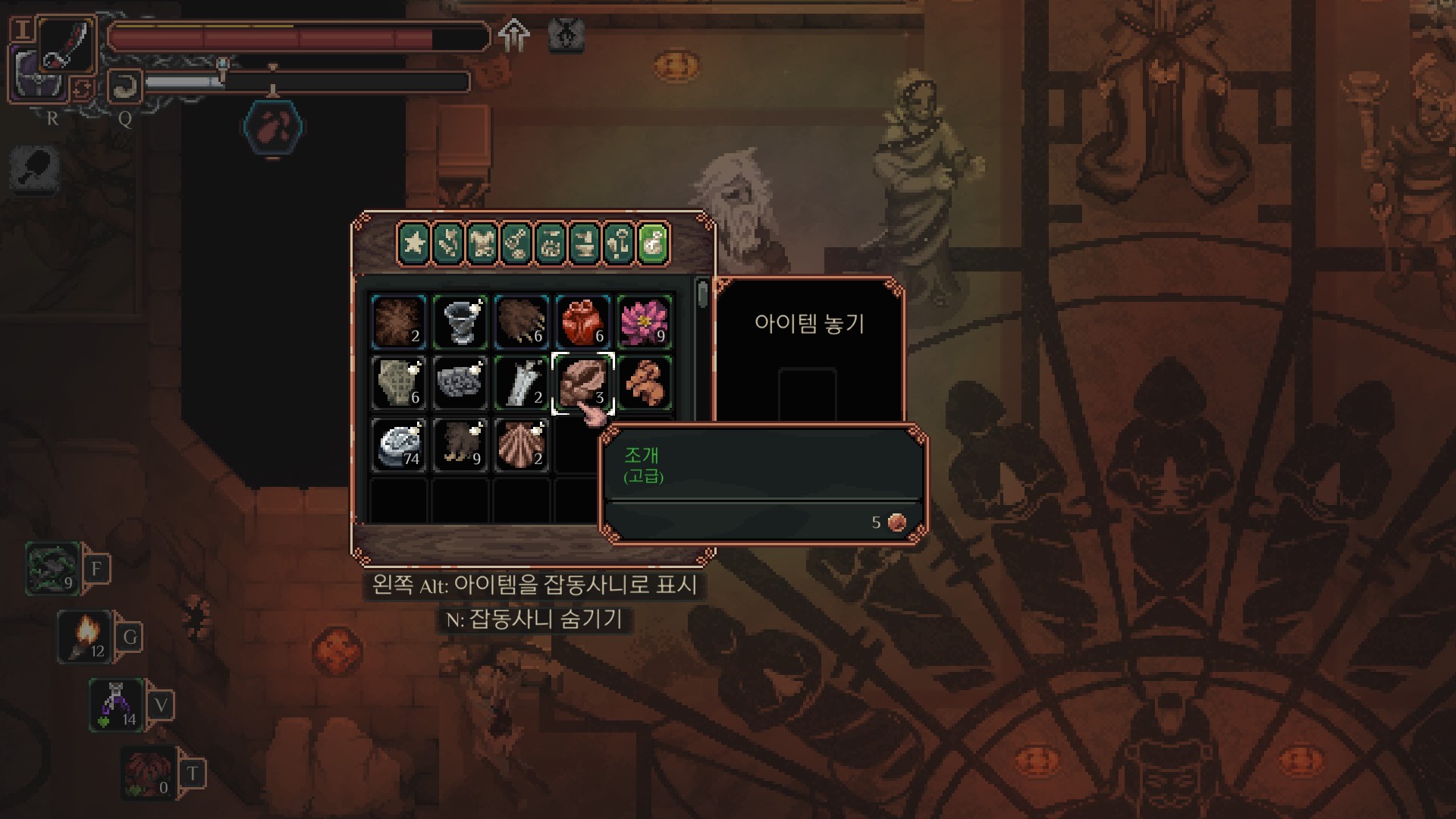Select the star favorites inventory tab

click(x=413, y=244)
